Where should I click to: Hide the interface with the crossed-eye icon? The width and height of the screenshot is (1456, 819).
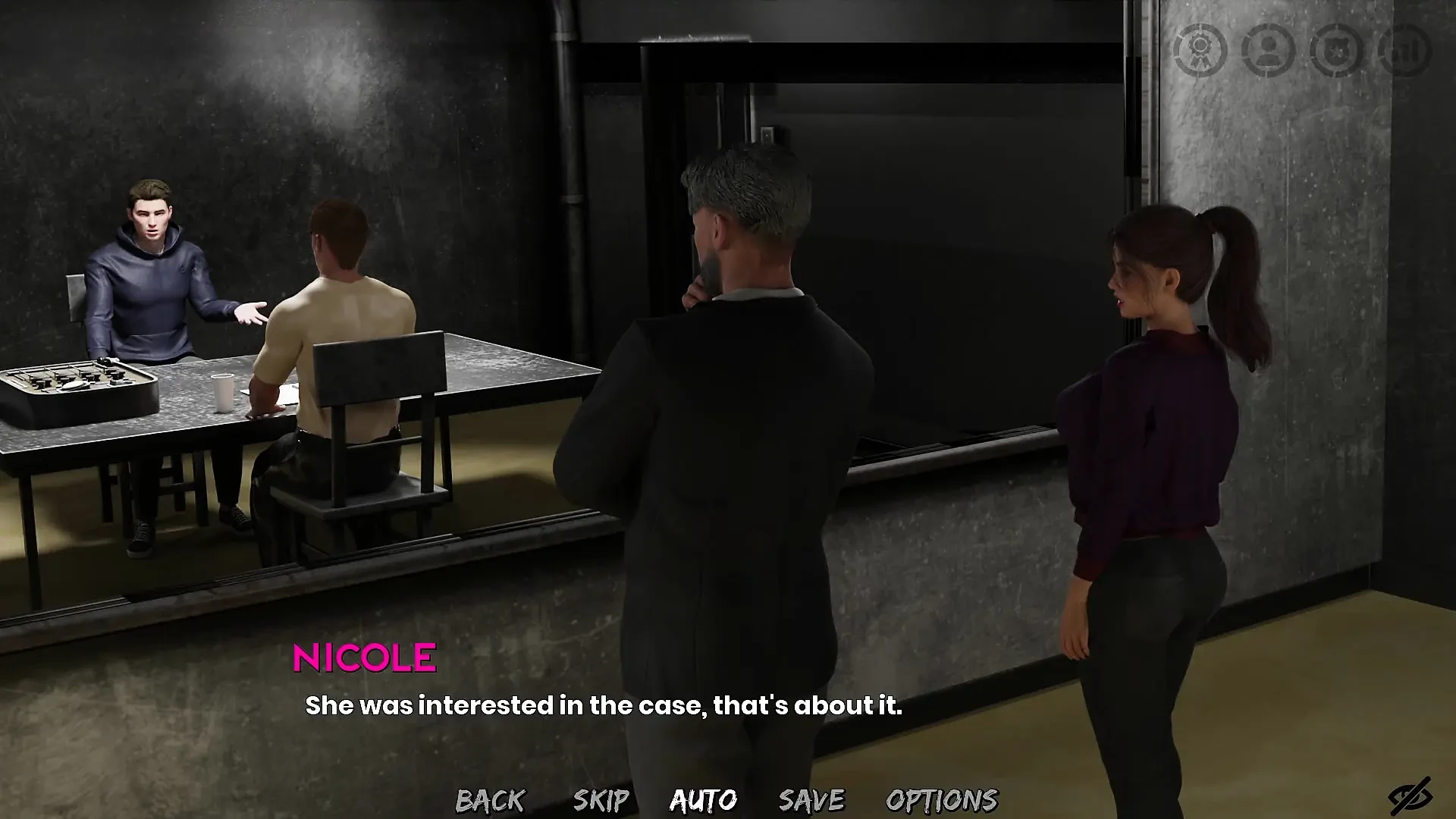point(1409,797)
